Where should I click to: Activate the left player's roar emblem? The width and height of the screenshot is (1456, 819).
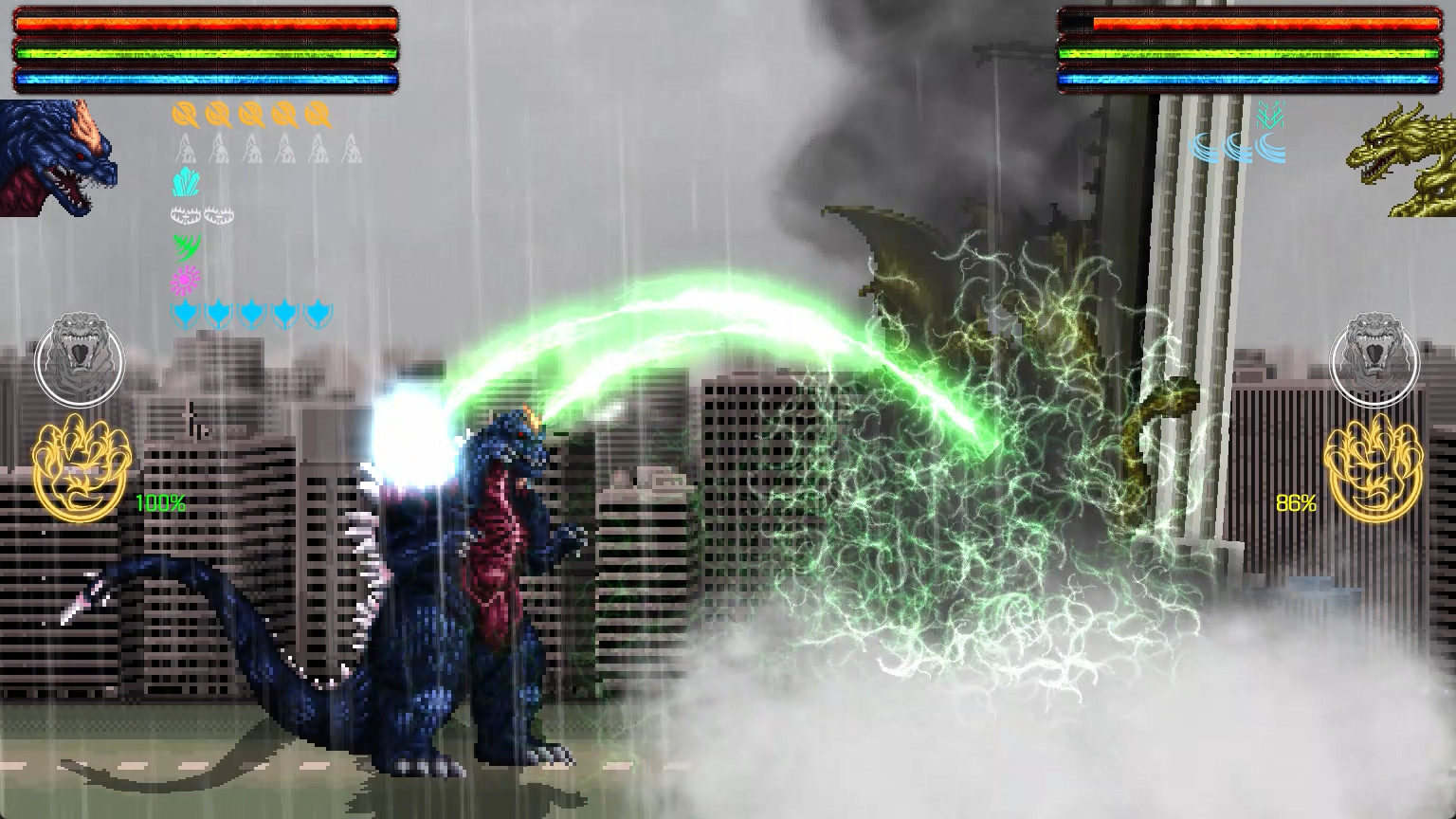(x=82, y=359)
